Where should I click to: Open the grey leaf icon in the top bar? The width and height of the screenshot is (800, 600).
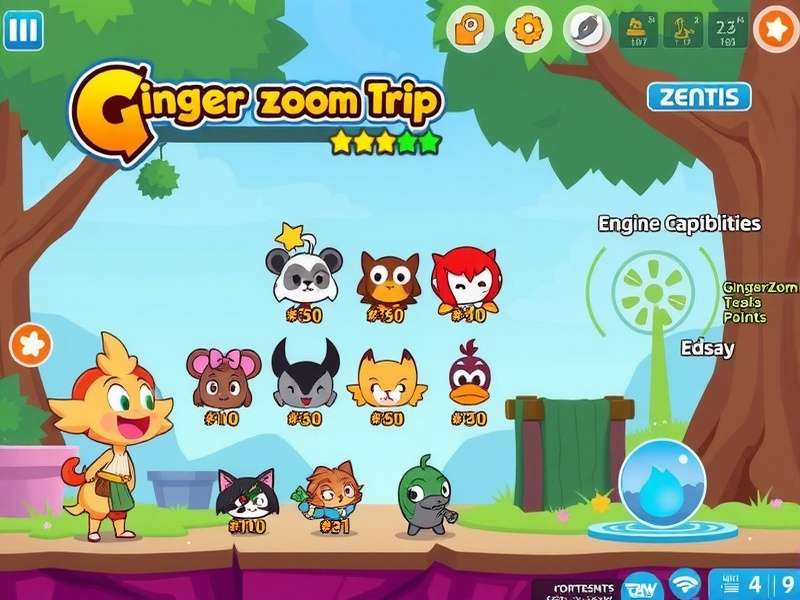click(584, 28)
